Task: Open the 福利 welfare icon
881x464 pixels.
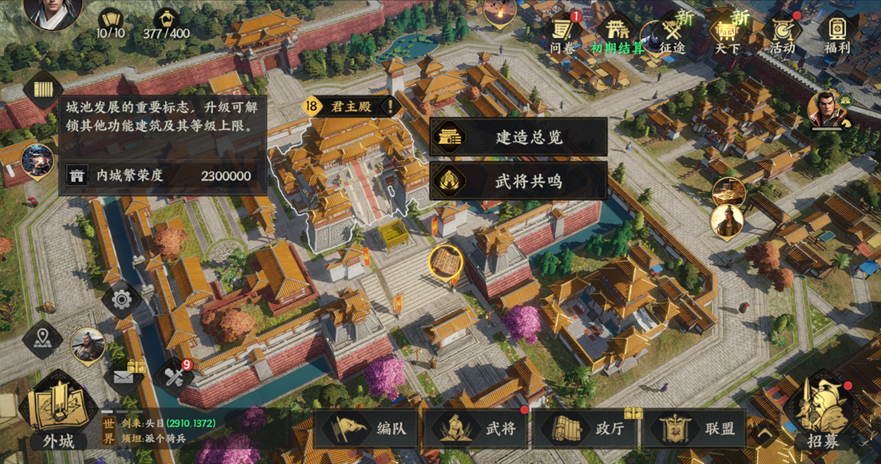Action: 837,31
